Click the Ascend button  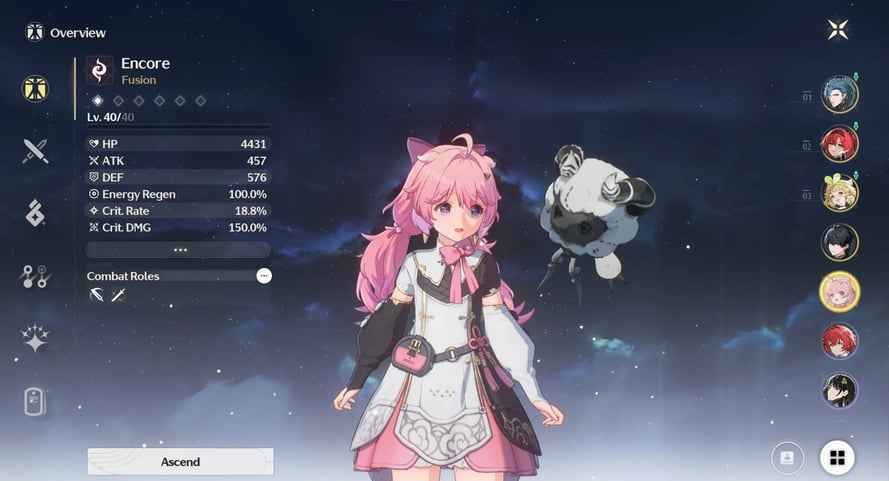click(180, 461)
